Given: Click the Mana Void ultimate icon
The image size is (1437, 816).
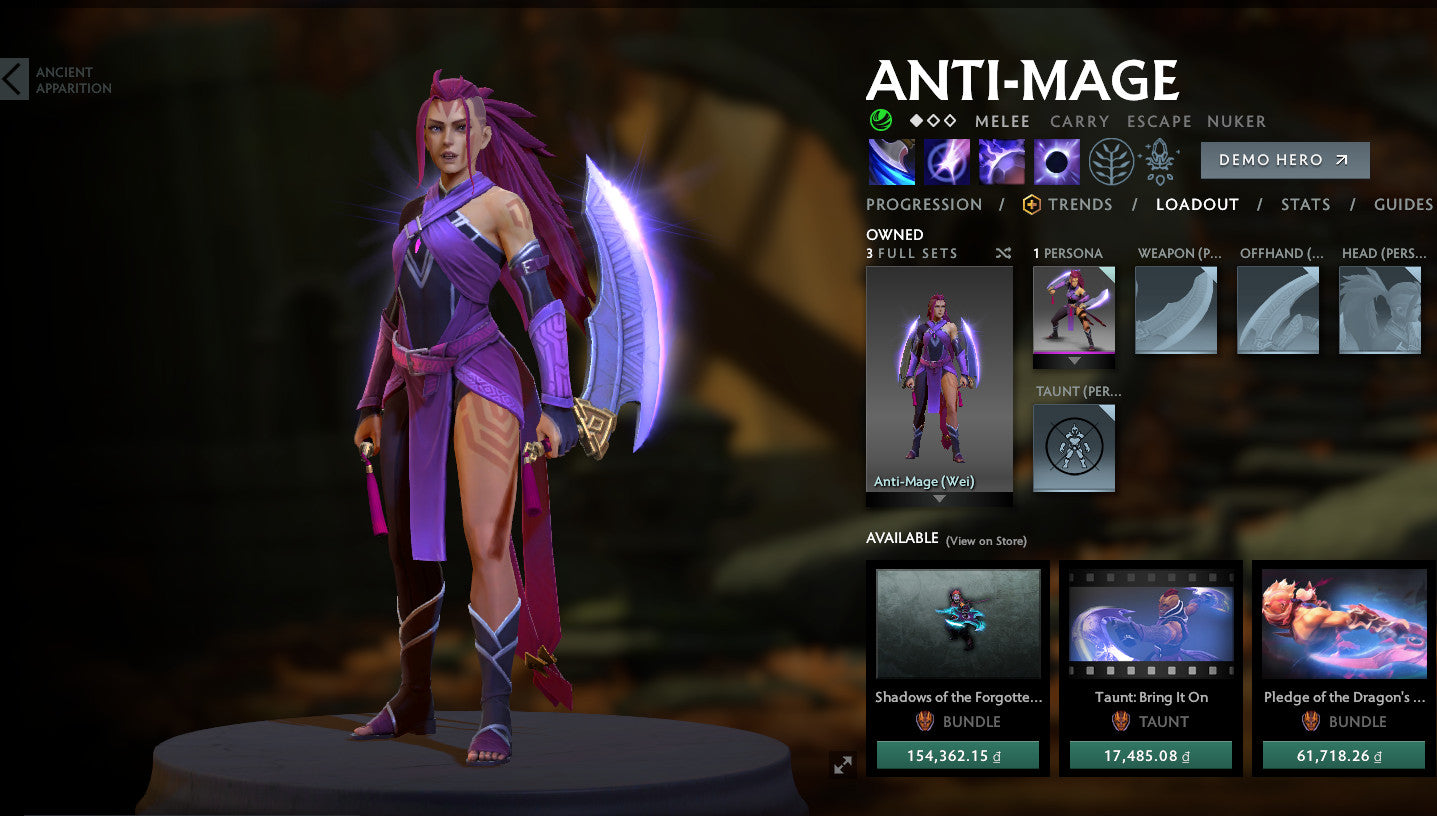Looking at the screenshot, I should 1056,161.
